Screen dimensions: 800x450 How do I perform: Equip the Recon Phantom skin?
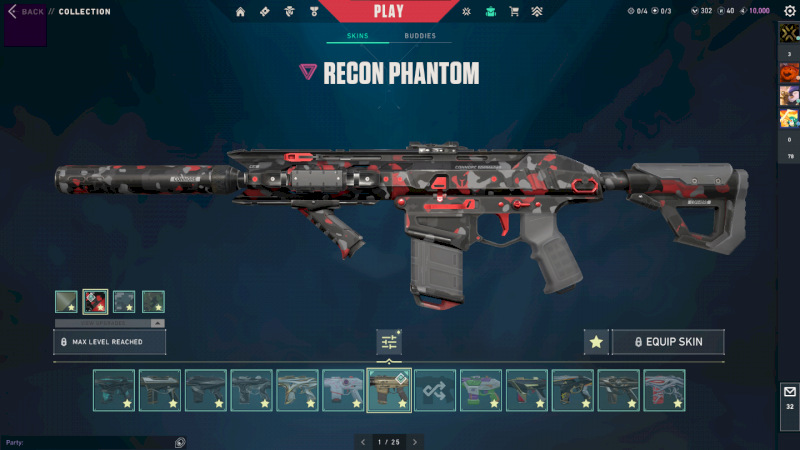(667, 342)
